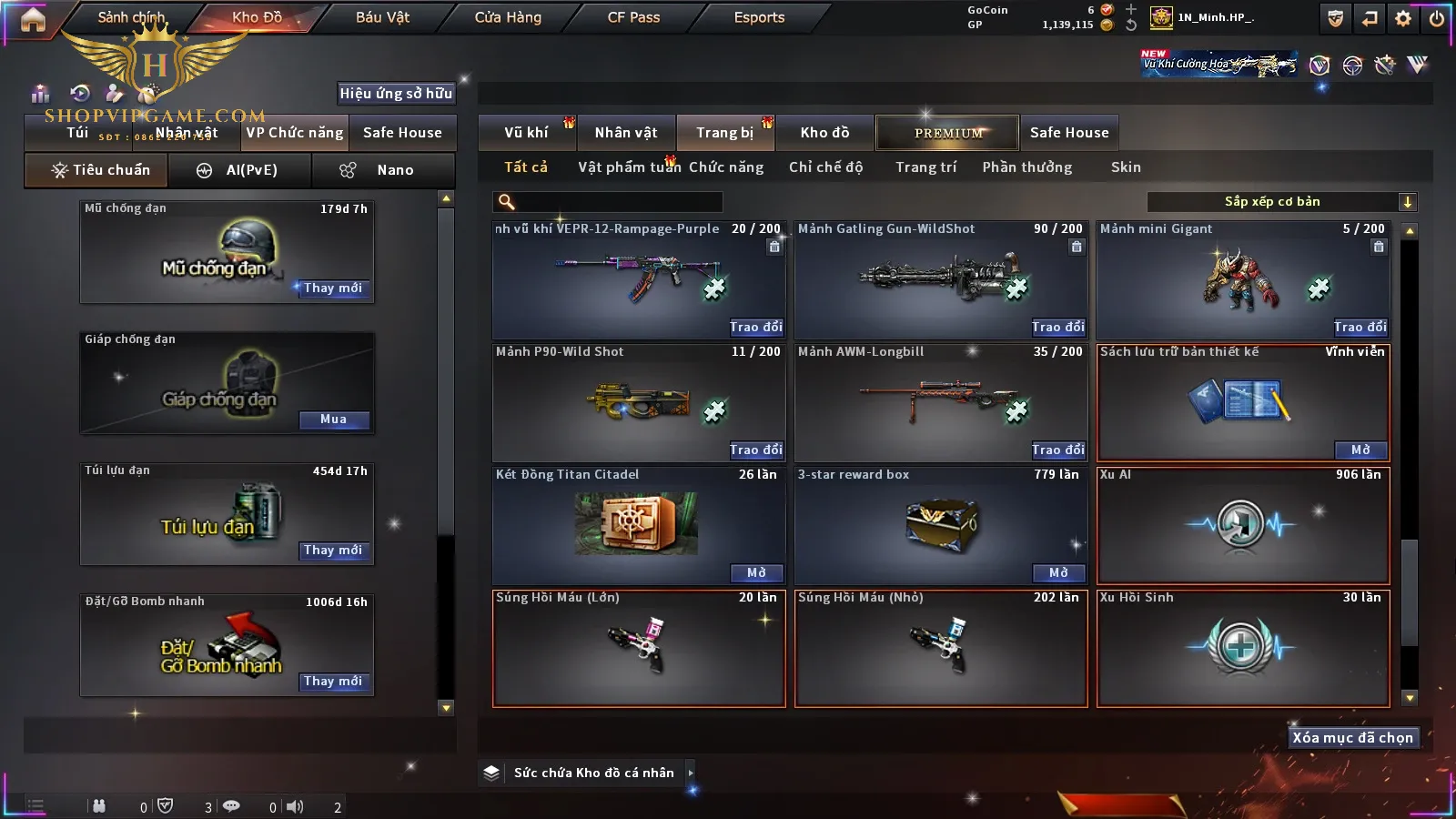The height and width of the screenshot is (819, 1456).
Task: Open the CF Pass menu
Action: tap(633, 17)
